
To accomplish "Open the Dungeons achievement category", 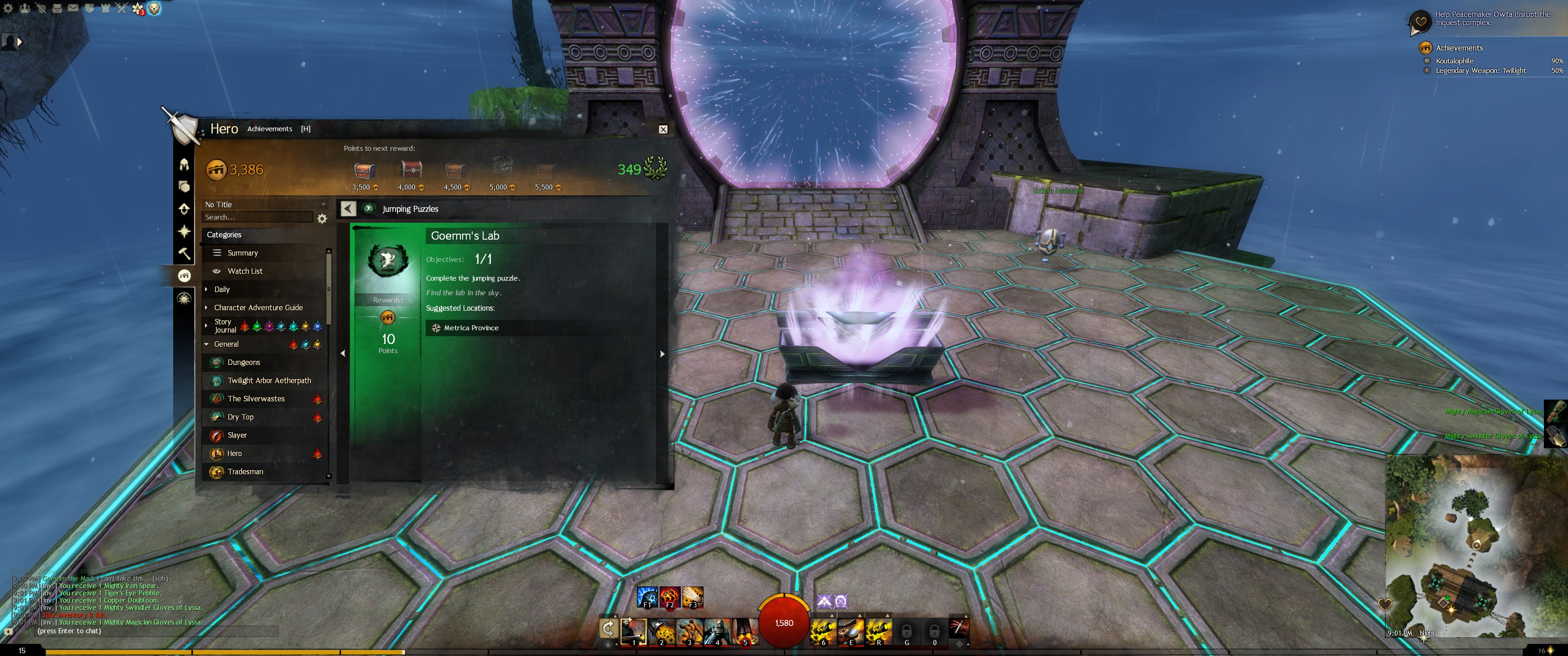I will coord(243,363).
